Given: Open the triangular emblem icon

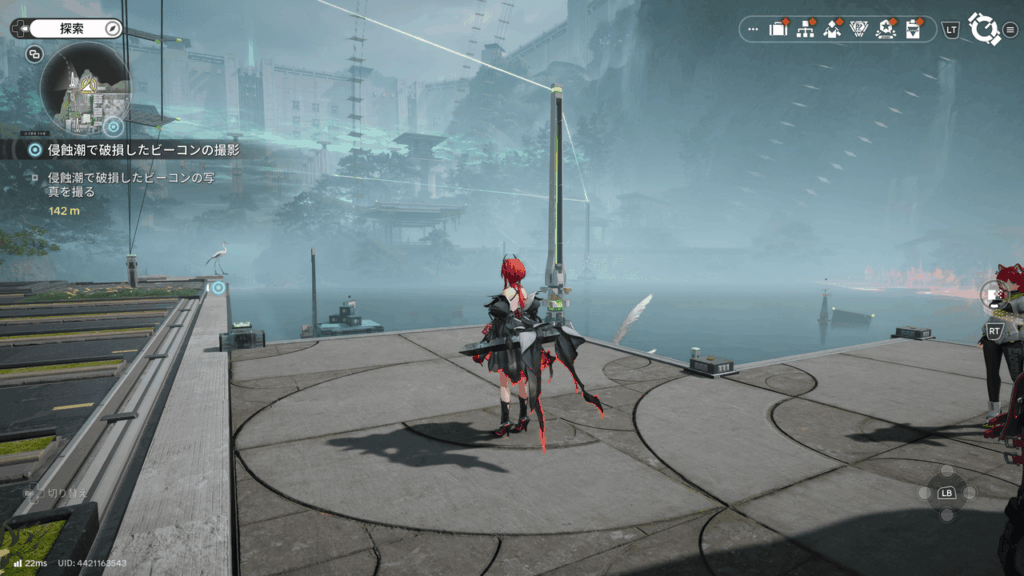Looking at the screenshot, I should 858,29.
